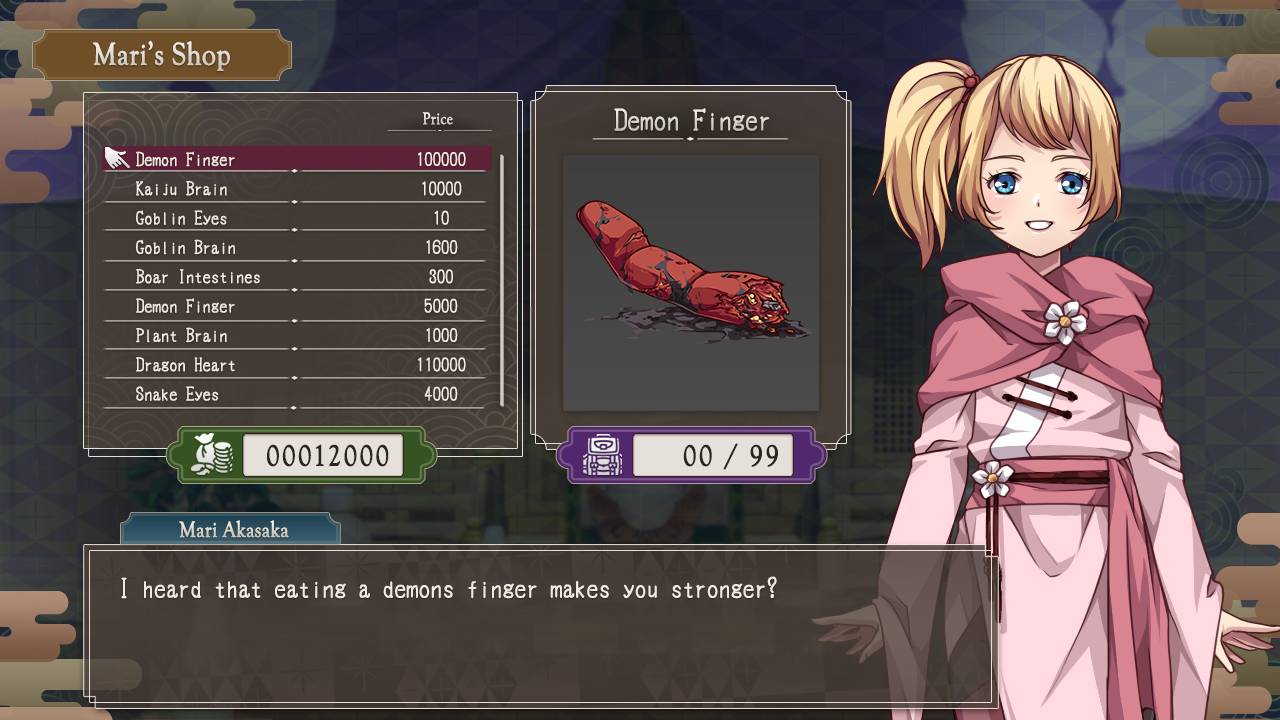Select the Plant Brain row
Screen dimensions: 1280x720
point(298,336)
